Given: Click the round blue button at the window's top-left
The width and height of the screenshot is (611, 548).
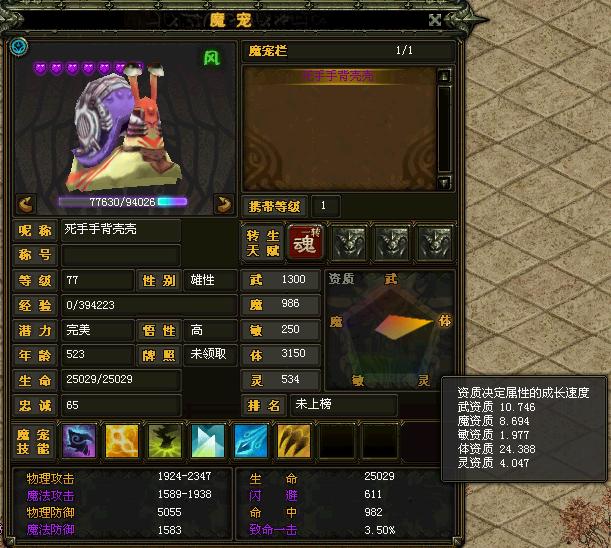Looking at the screenshot, I should [20, 46].
